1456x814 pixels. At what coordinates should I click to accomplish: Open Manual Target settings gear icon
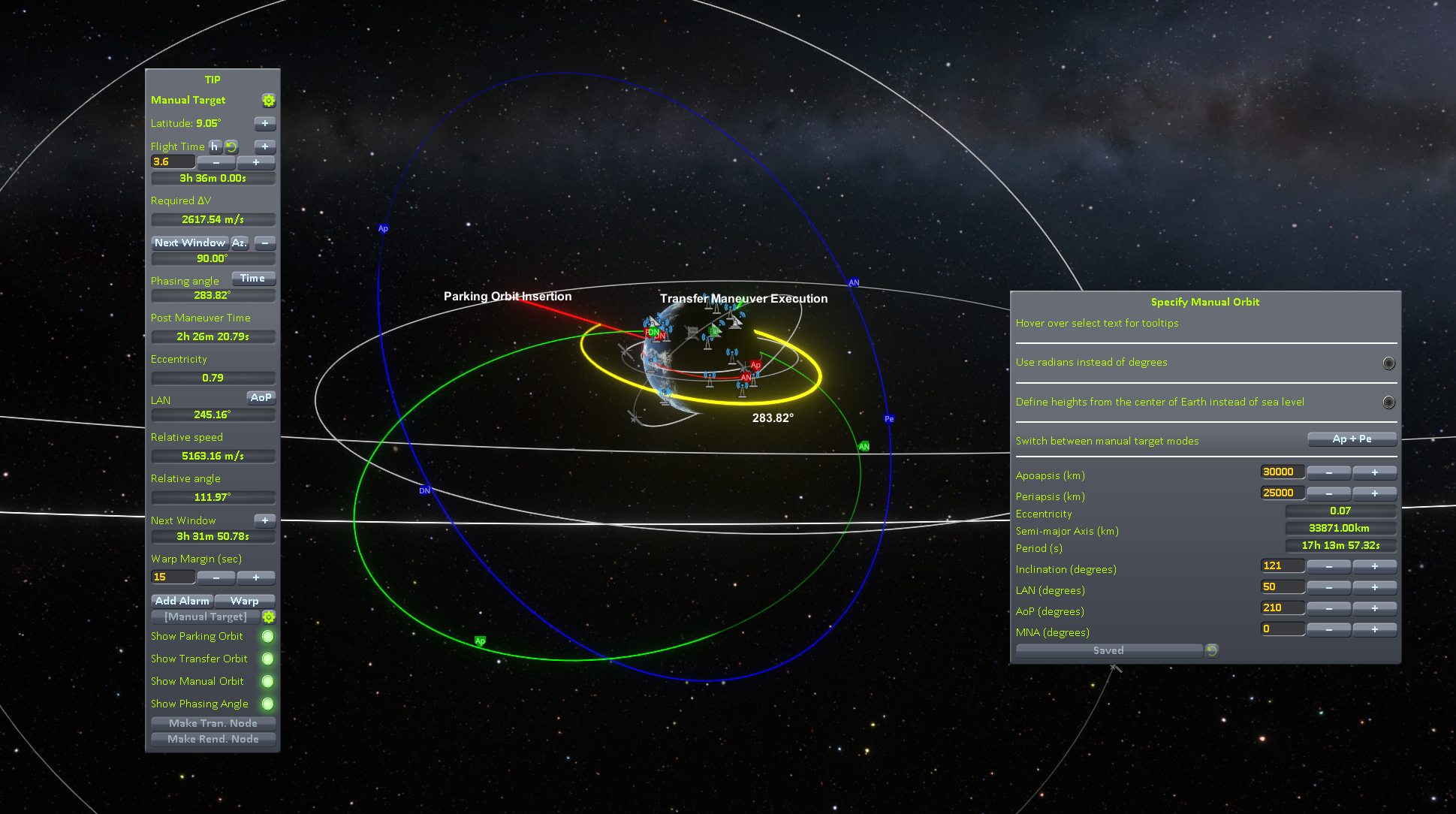pyautogui.click(x=268, y=101)
